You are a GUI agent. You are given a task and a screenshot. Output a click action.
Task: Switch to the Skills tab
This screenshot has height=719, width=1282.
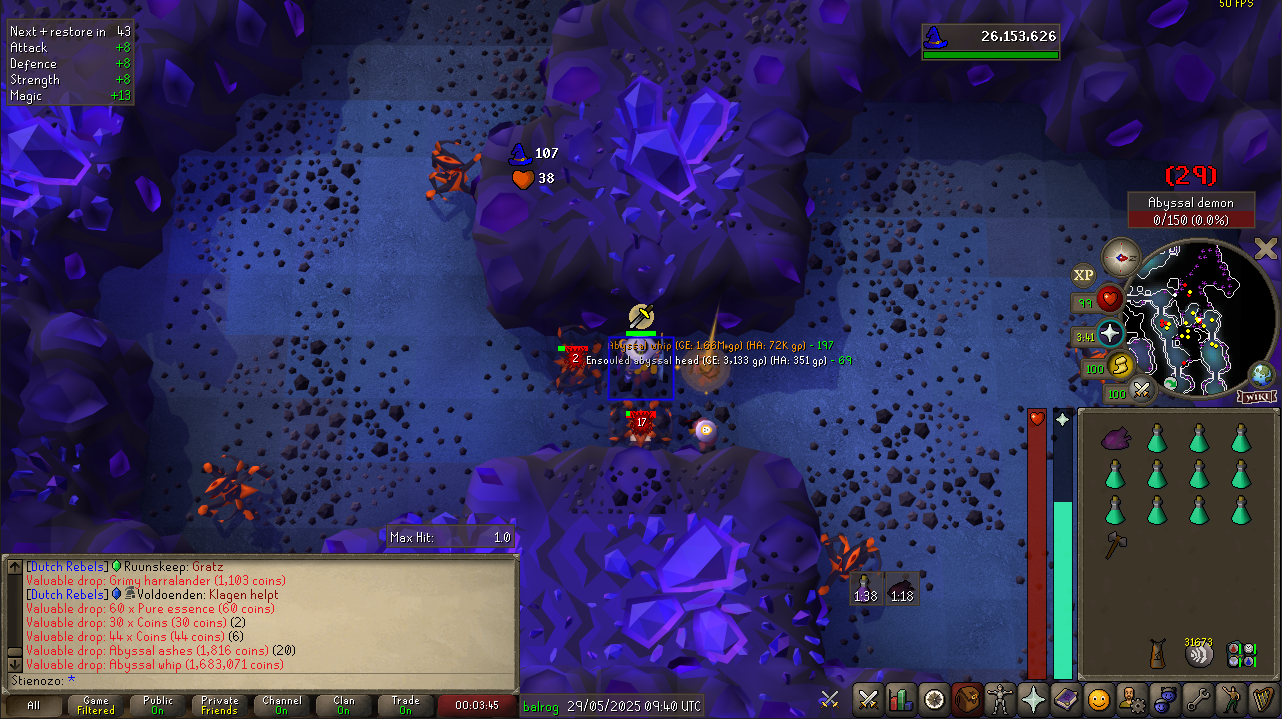(x=901, y=699)
